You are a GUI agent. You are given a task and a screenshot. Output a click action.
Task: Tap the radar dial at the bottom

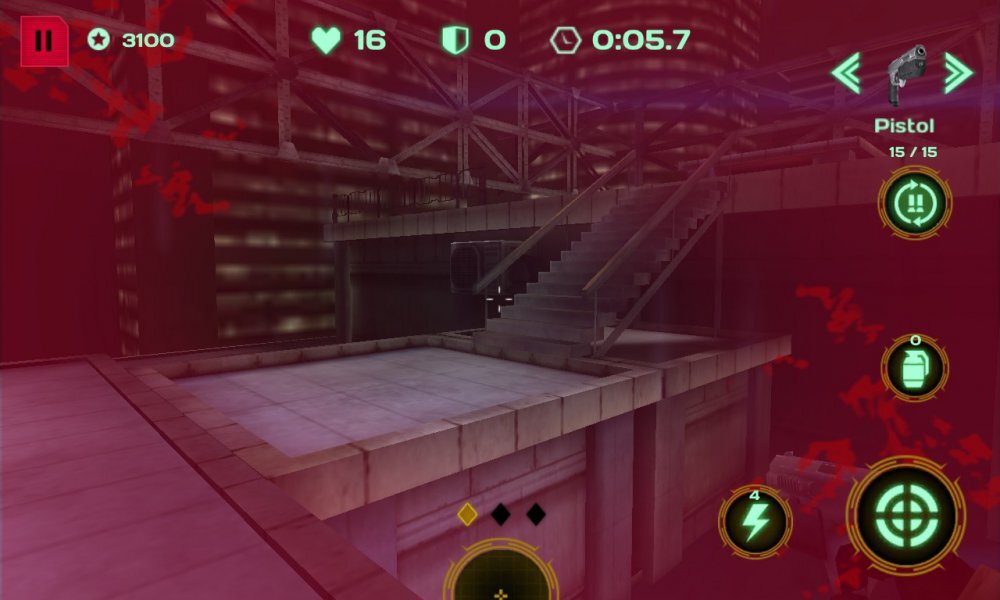(501, 578)
